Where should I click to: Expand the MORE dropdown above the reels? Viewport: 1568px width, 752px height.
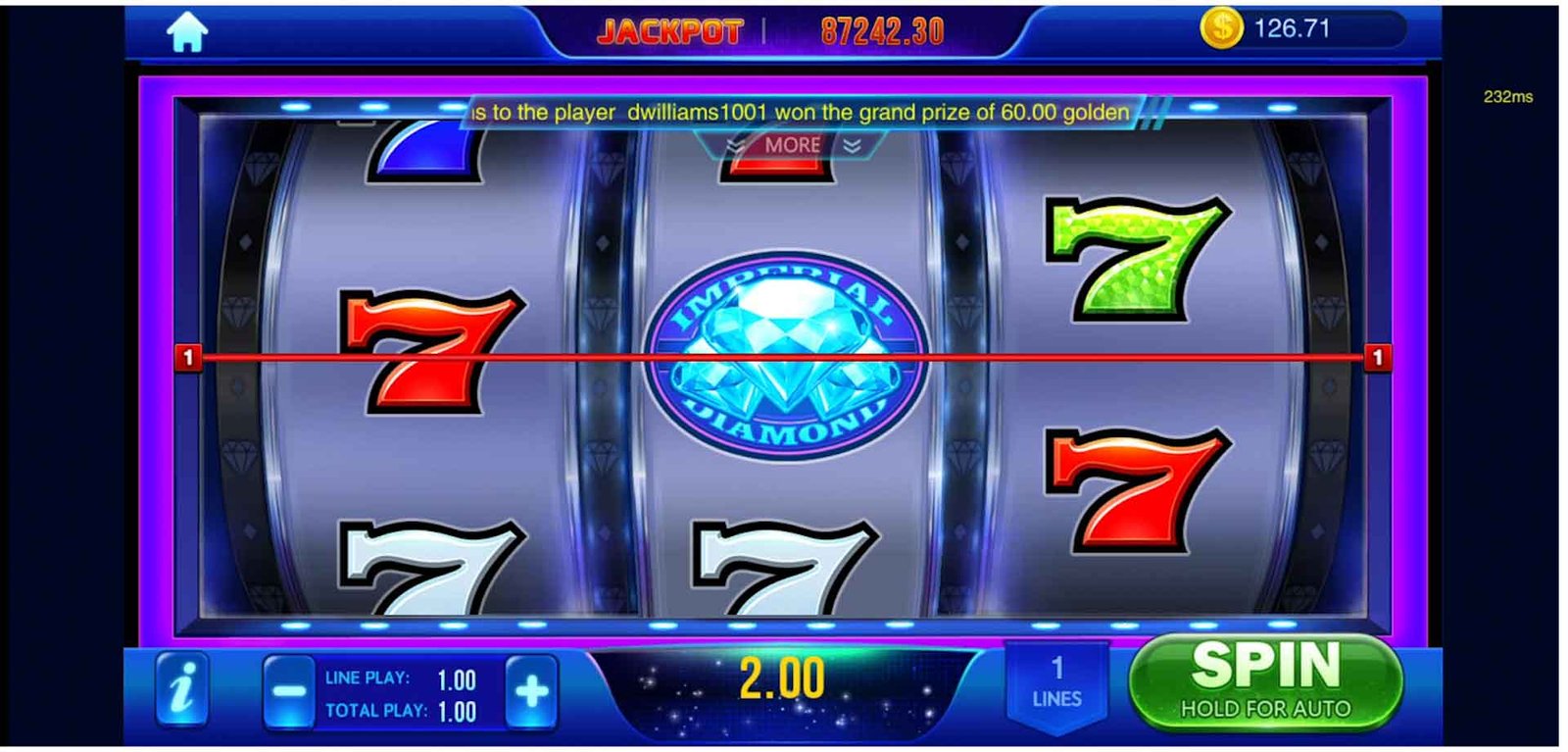(792, 145)
